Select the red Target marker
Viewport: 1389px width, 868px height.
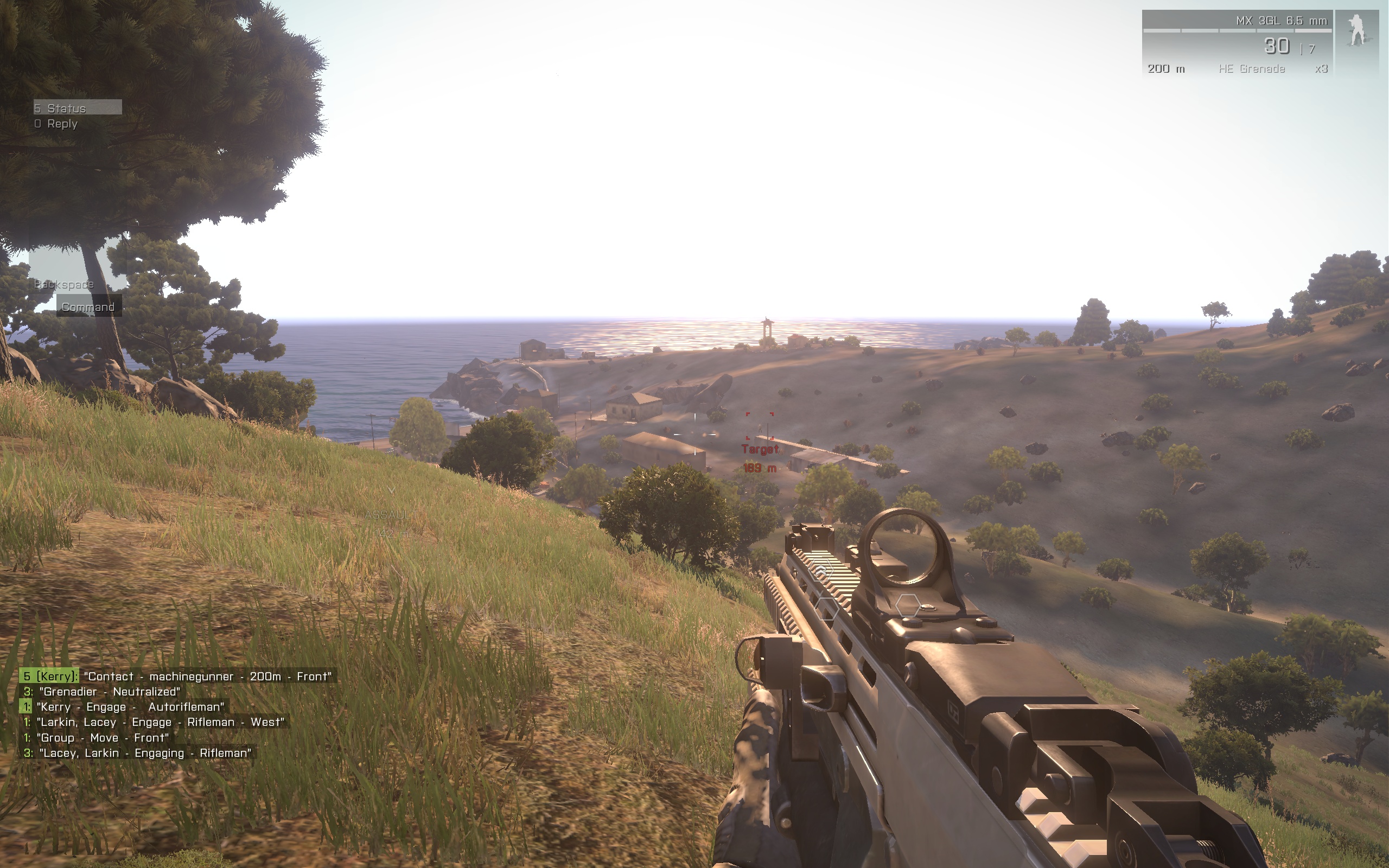coord(760,426)
